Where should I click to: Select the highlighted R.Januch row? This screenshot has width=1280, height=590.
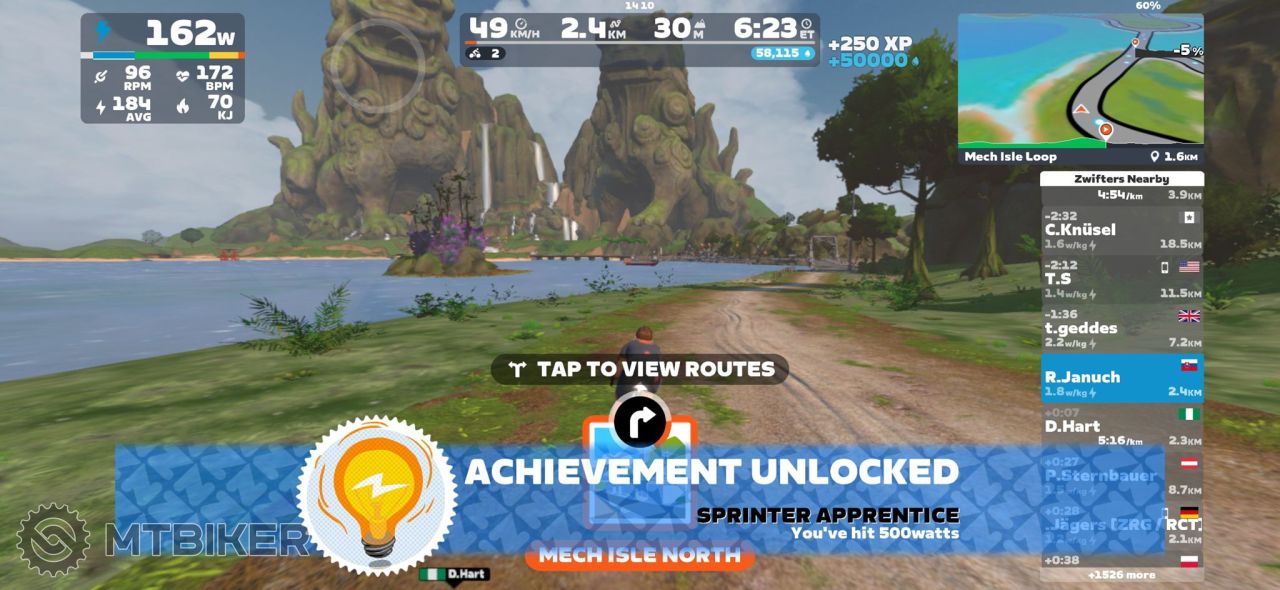1121,378
